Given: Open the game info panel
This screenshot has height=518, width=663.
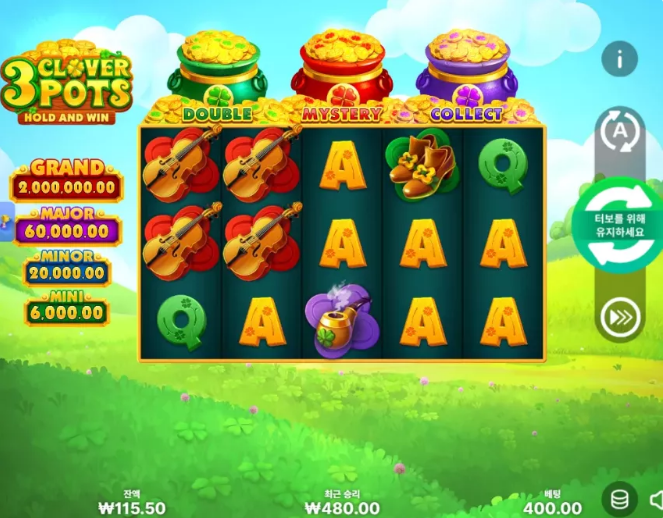Looking at the screenshot, I should [x=619, y=59].
